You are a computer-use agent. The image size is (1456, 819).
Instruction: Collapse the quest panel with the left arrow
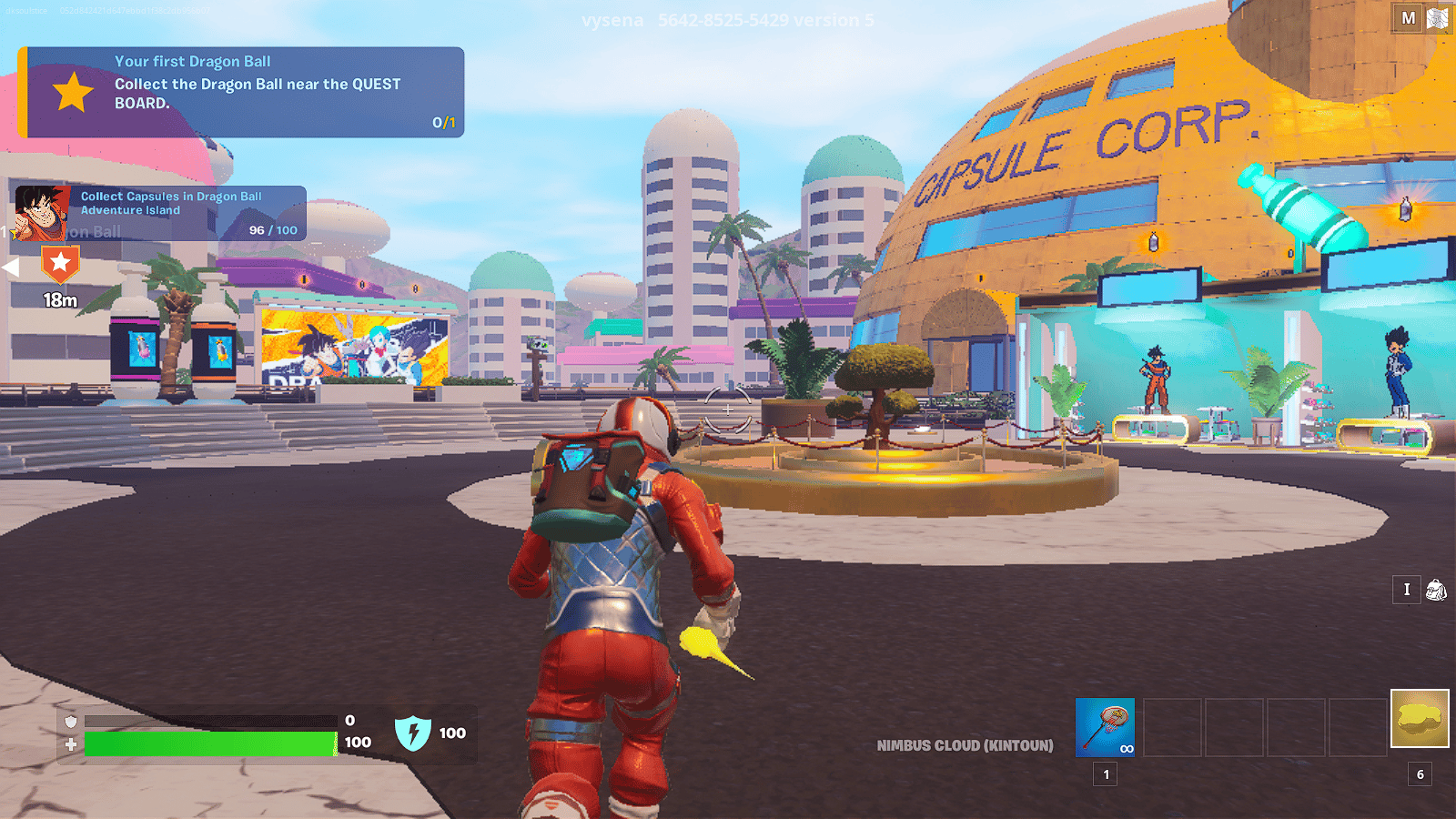click(11, 266)
